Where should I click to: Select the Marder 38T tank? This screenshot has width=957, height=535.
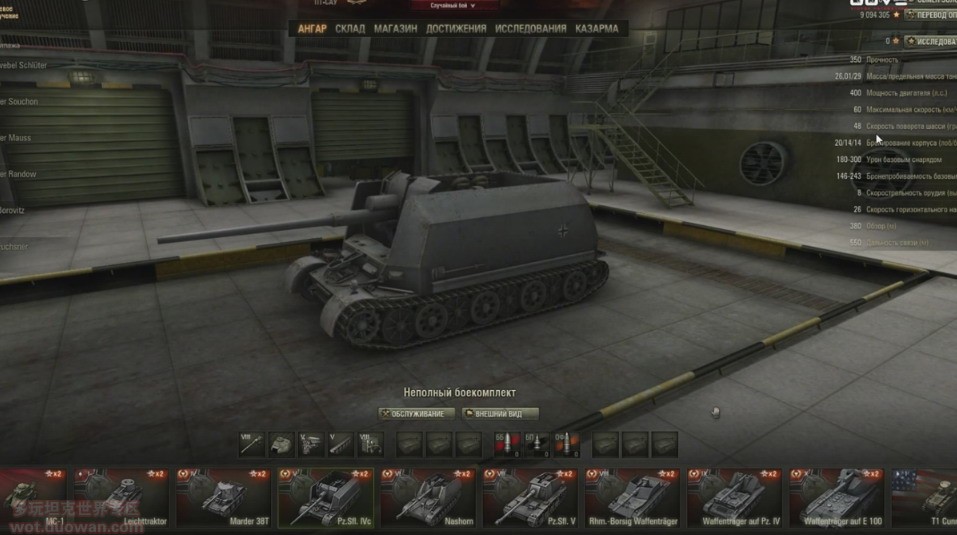point(222,495)
